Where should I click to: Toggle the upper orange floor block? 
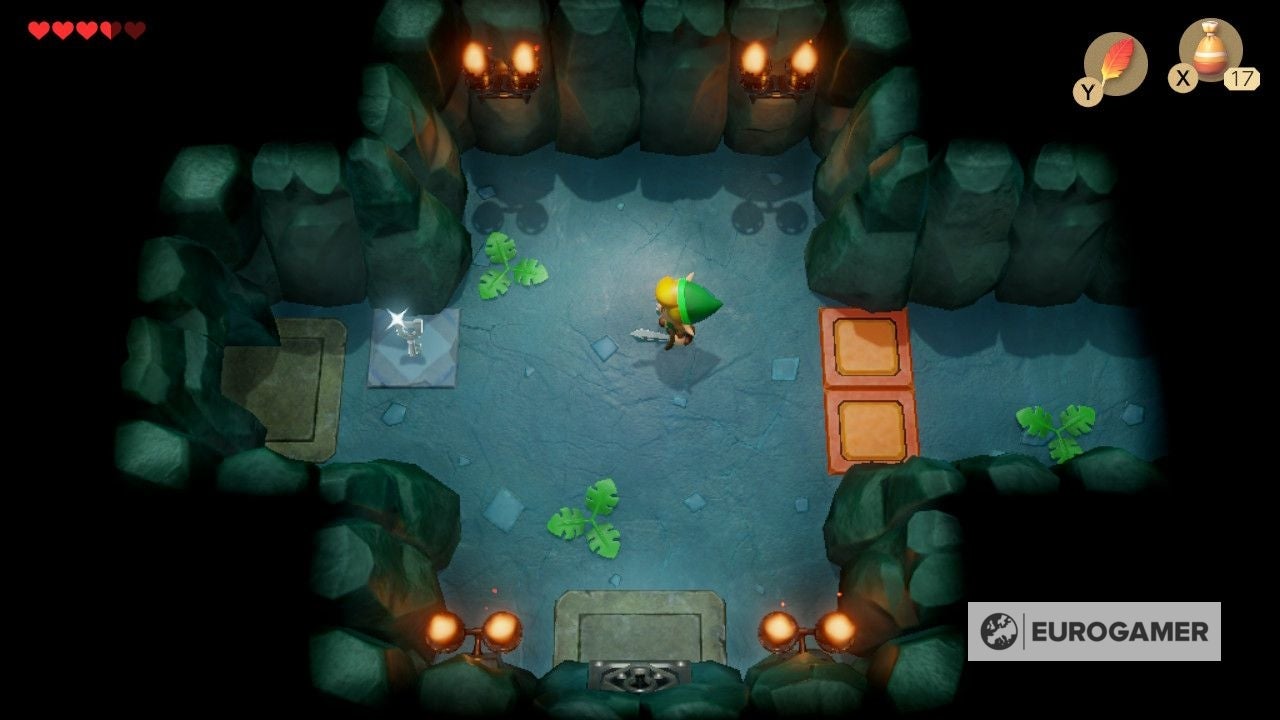(864, 345)
